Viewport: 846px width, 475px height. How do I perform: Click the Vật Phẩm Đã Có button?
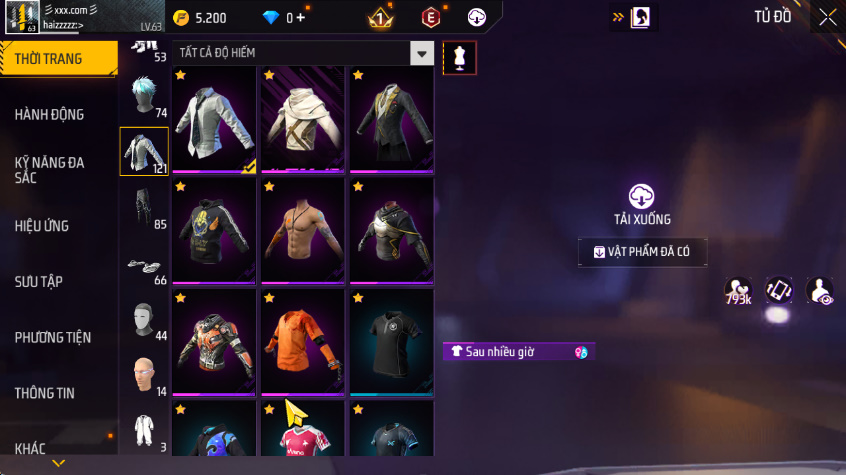pyautogui.click(x=642, y=252)
